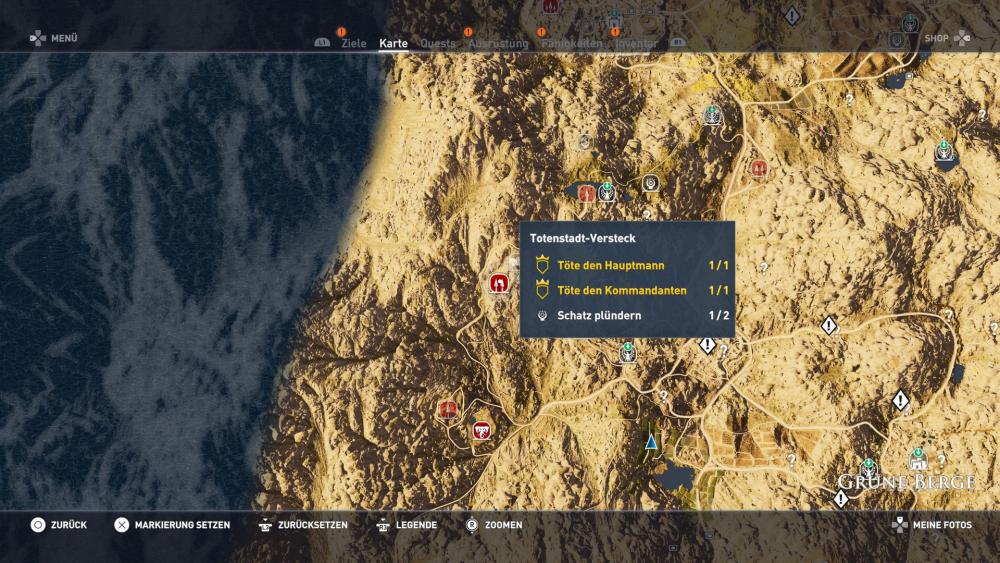1000x563 pixels.
Task: Switch to the Ausrüstung tab
Action: click(498, 44)
